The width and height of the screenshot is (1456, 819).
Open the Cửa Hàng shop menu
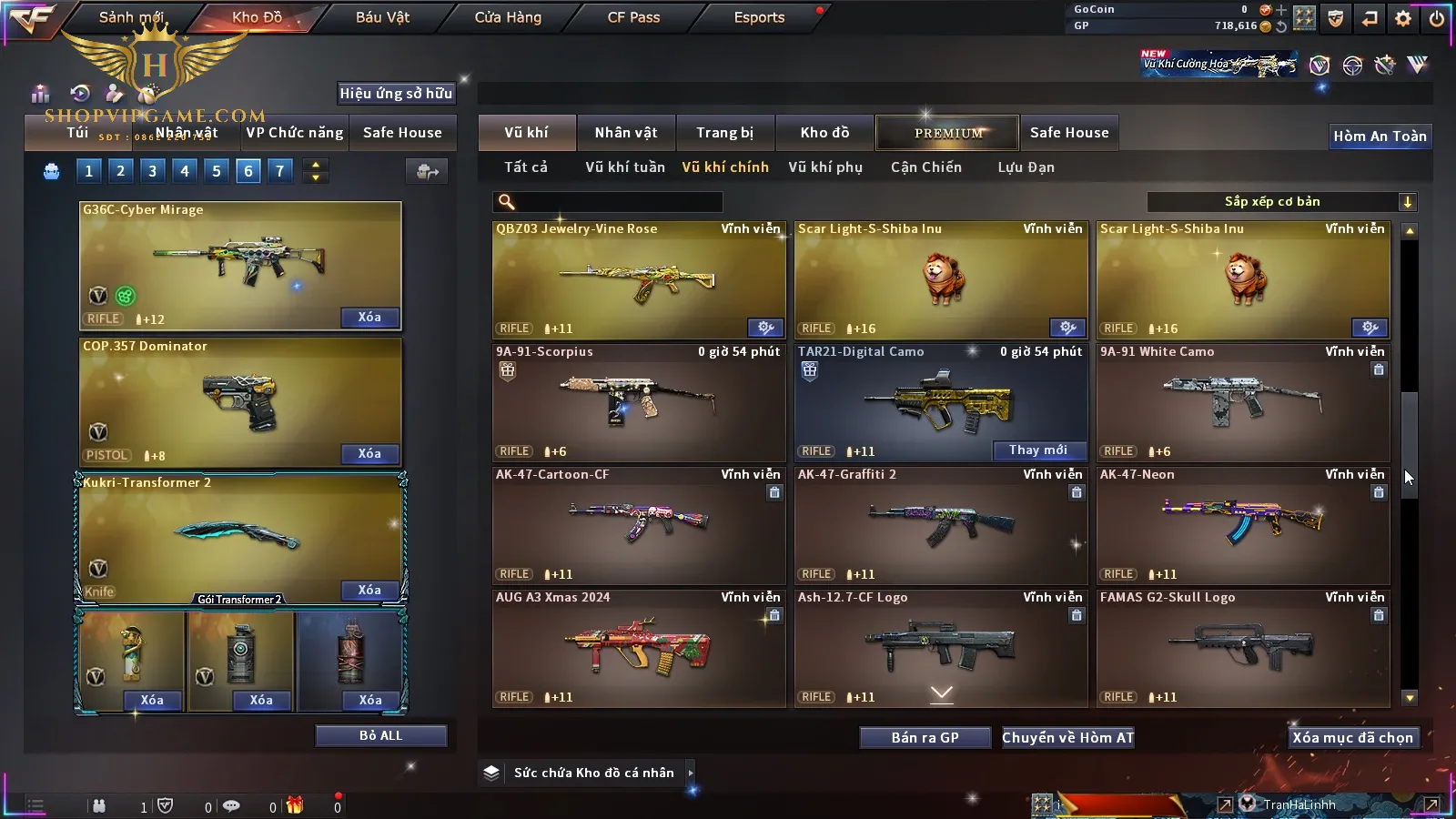(x=508, y=17)
